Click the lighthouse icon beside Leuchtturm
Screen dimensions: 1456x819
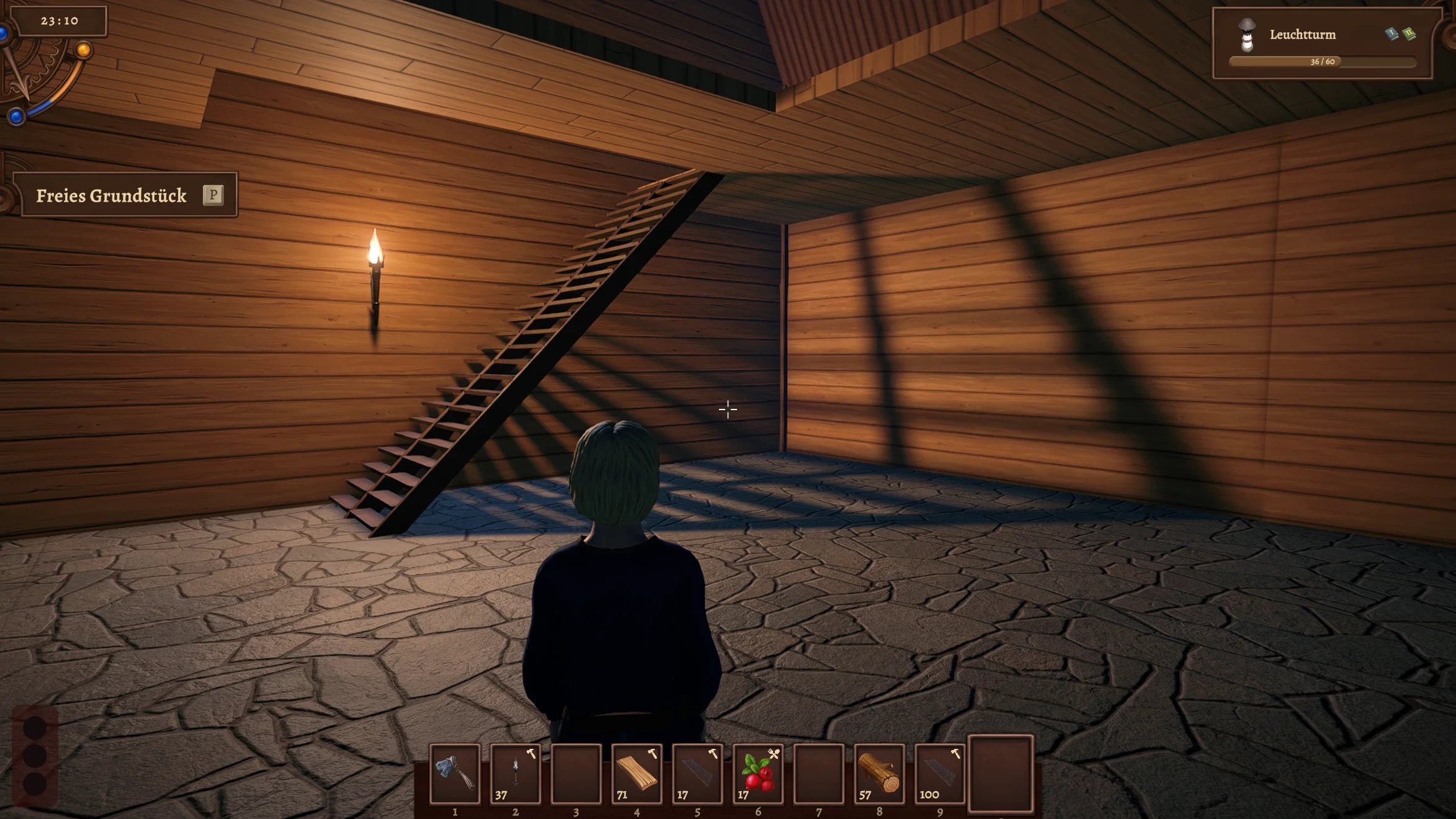pyautogui.click(x=1246, y=35)
